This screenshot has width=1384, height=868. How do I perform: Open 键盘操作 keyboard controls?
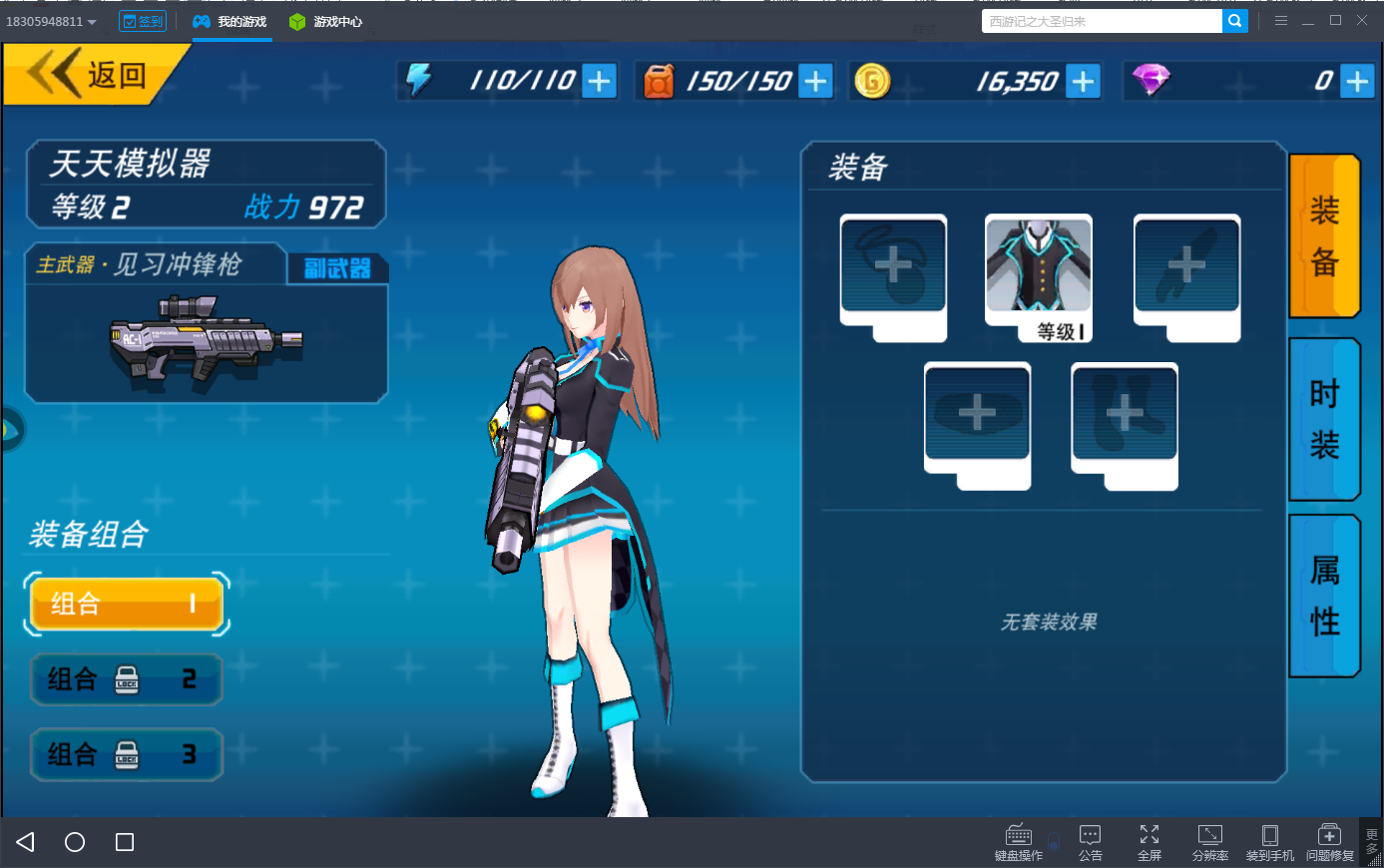click(1019, 841)
